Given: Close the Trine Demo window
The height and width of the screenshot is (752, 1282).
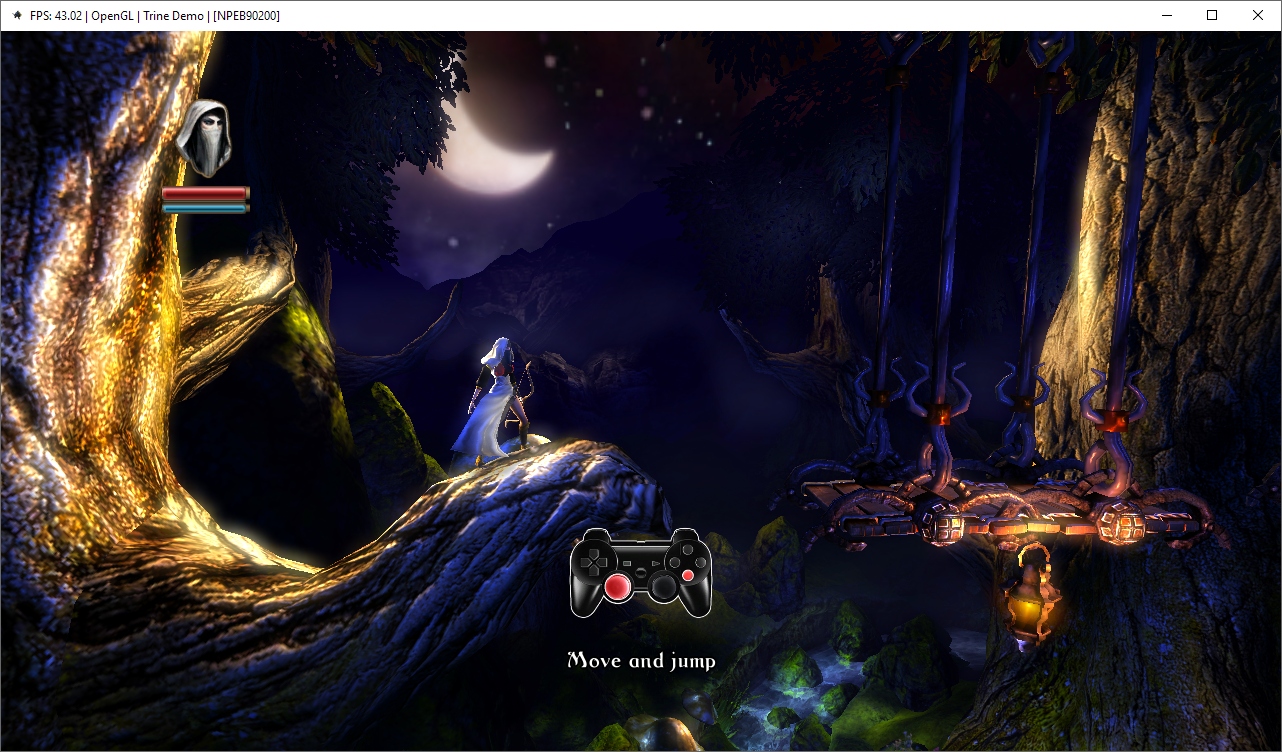Looking at the screenshot, I should (x=1258, y=15).
